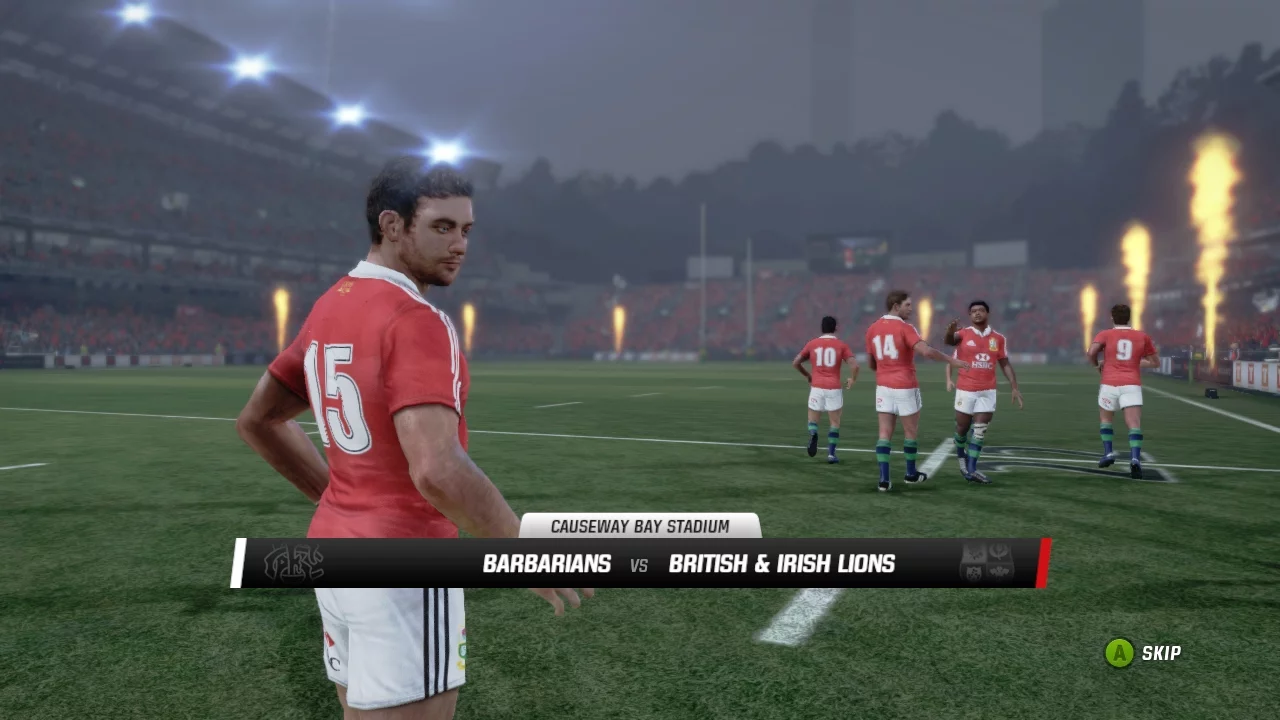Select the BARBARIANS team name

546,563
